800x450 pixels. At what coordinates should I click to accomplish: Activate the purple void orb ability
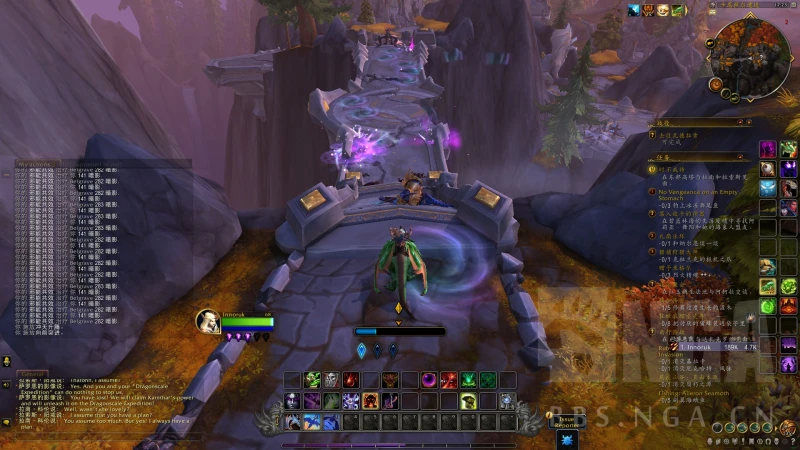coord(429,380)
